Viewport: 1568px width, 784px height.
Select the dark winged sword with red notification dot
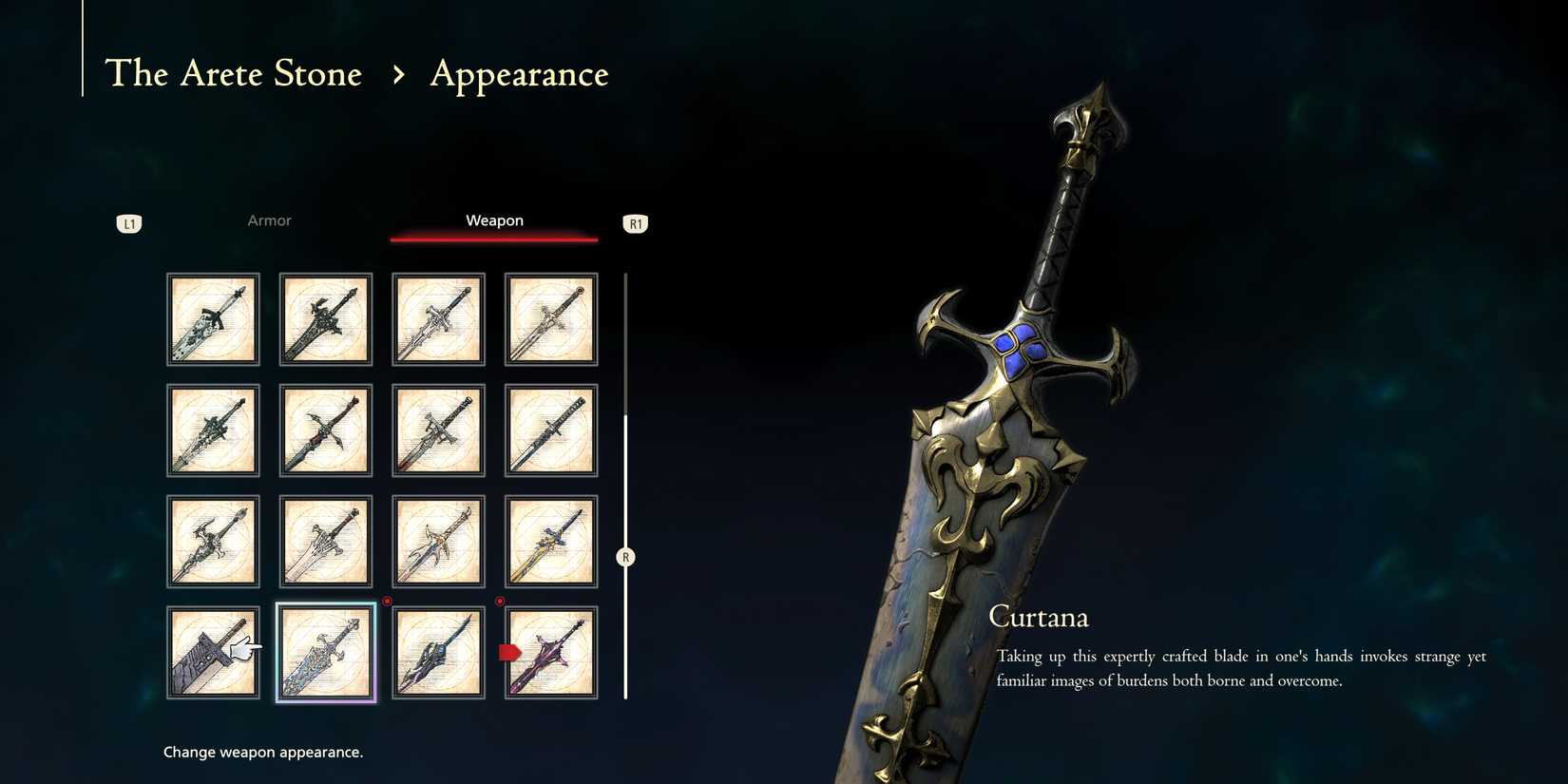click(x=437, y=653)
